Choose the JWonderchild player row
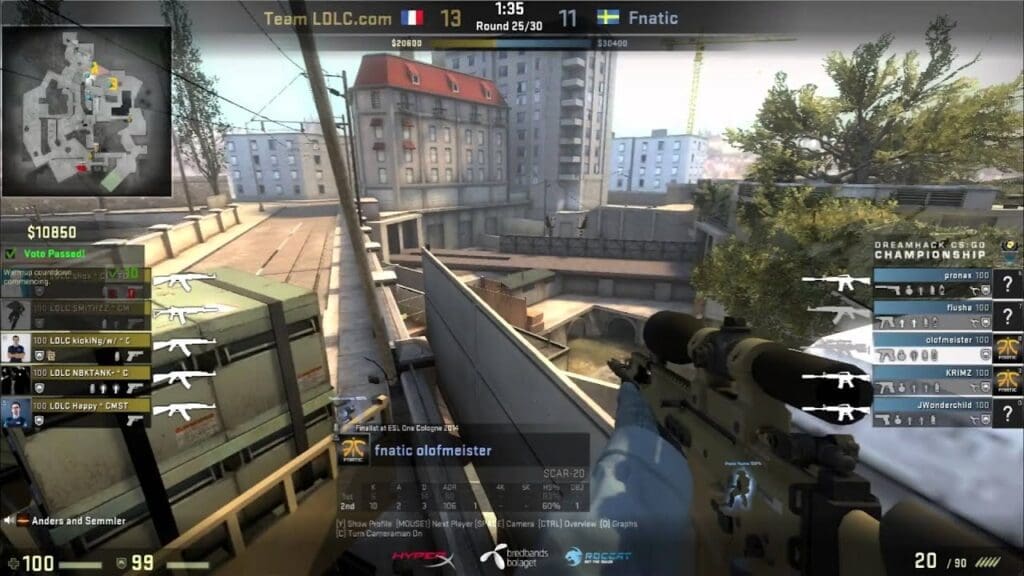The width and height of the screenshot is (1024, 576). (x=933, y=412)
